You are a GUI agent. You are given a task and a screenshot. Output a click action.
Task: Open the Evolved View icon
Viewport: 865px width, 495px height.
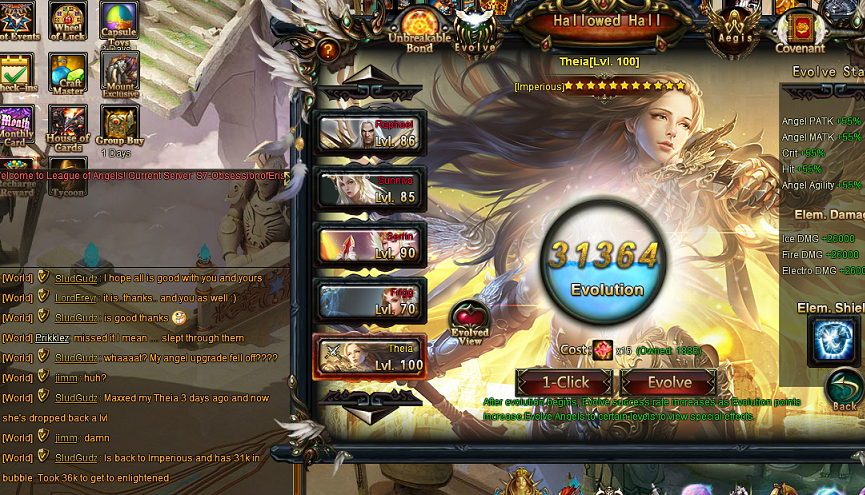(470, 320)
